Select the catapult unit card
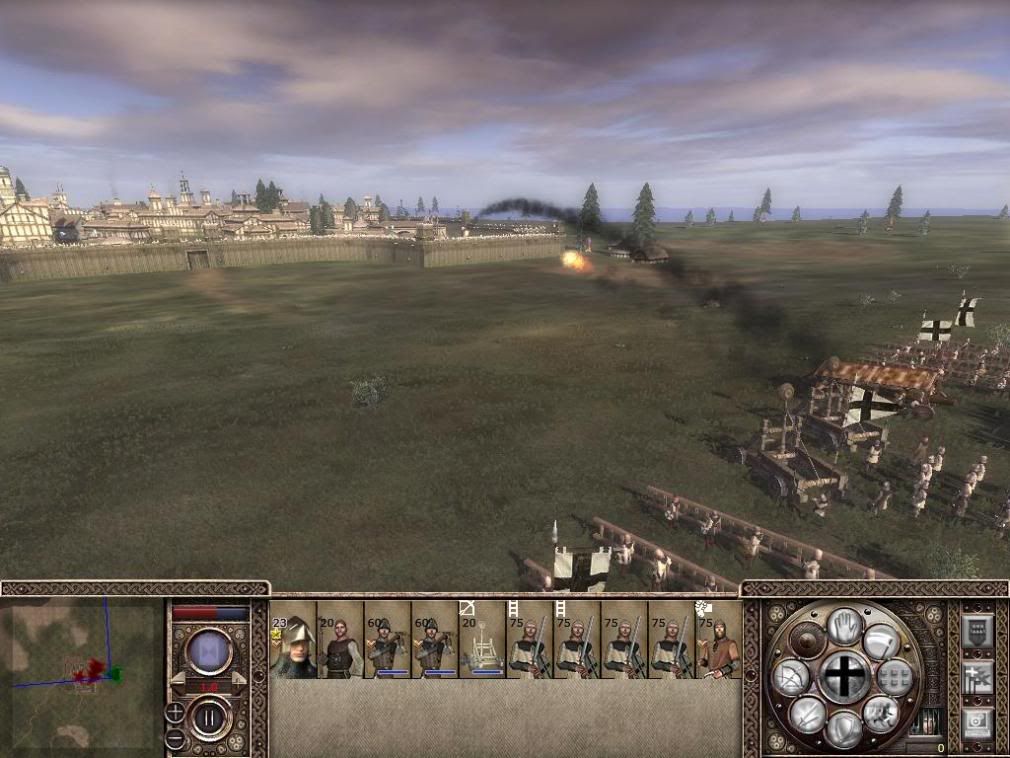Viewport: 1010px width, 758px height. point(482,640)
